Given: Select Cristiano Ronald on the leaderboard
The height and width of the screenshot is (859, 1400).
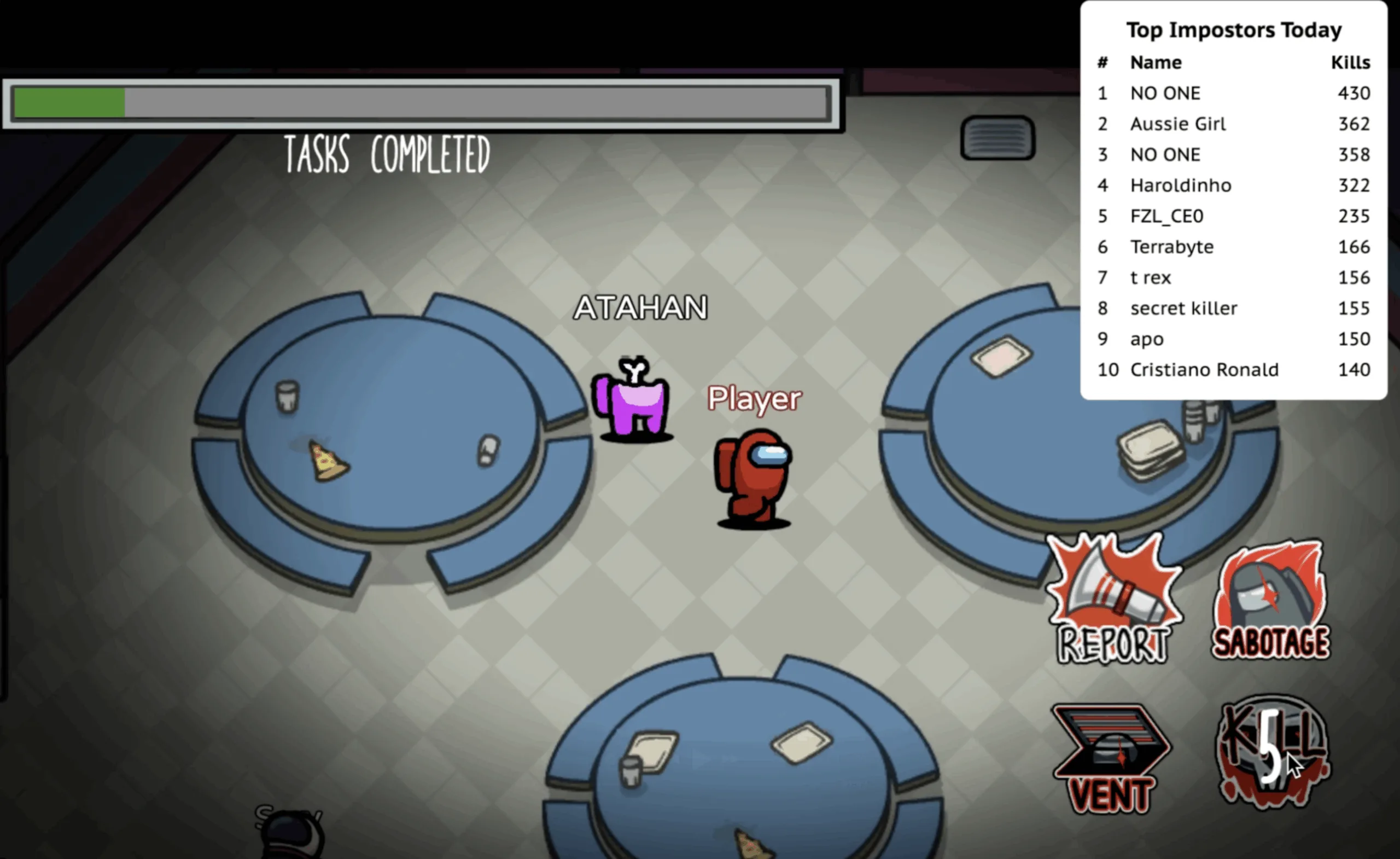Looking at the screenshot, I should pos(1205,369).
